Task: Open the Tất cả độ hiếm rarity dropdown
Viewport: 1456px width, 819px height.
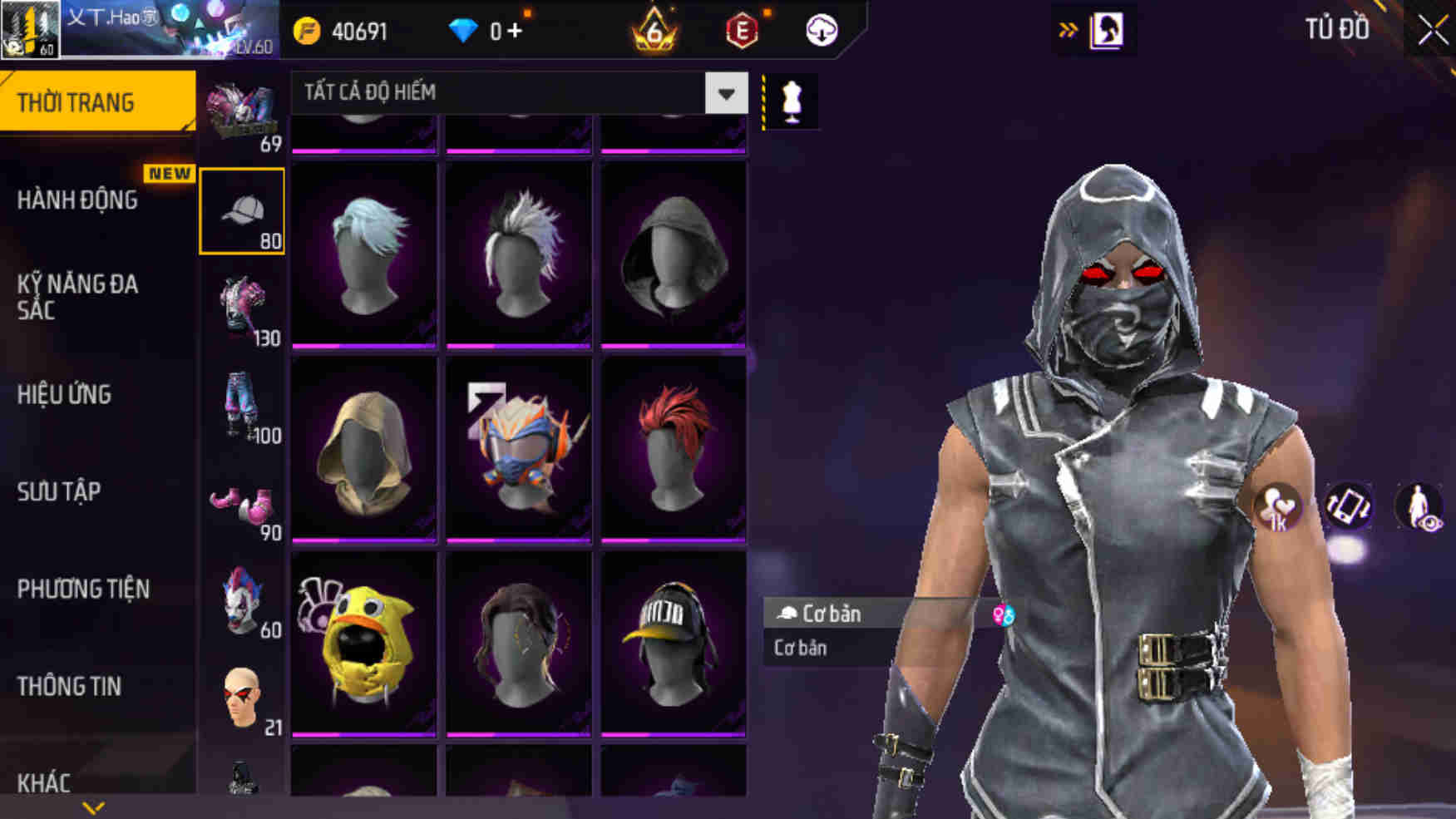Action: [516, 94]
